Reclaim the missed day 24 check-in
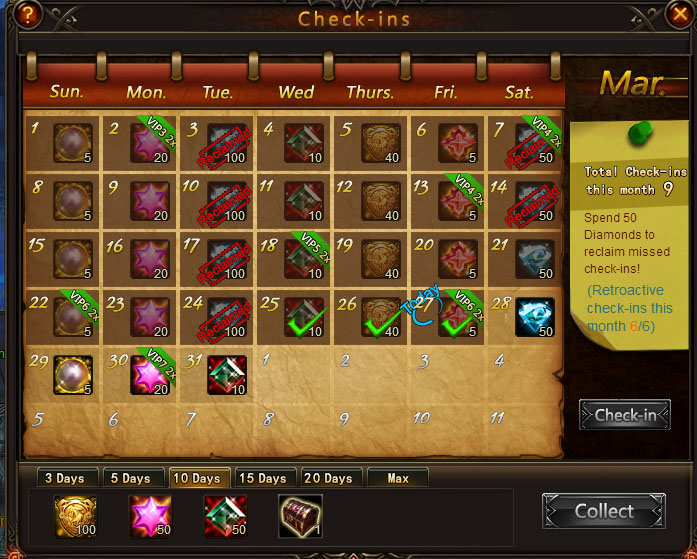The width and height of the screenshot is (697, 559). [x=227, y=317]
